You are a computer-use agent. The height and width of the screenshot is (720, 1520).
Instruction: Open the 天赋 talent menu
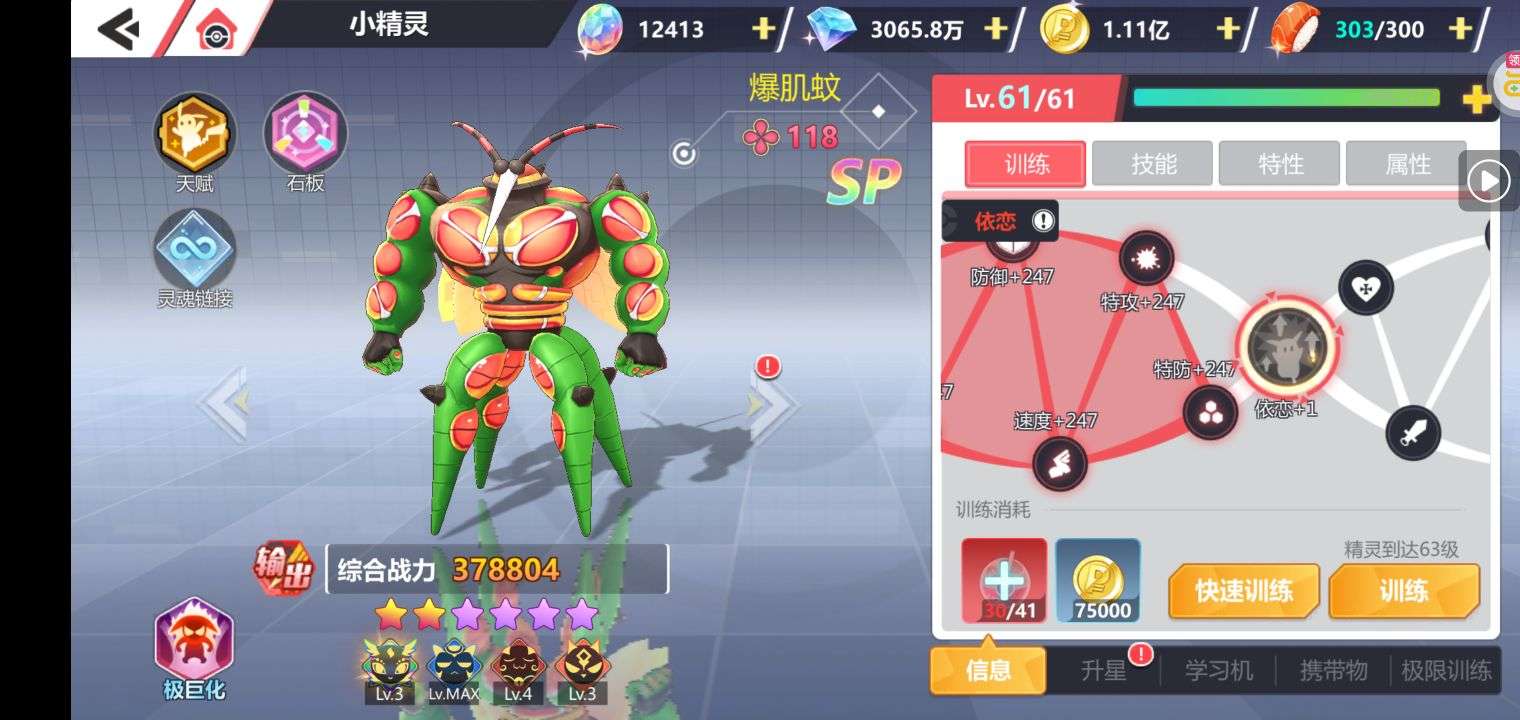click(x=194, y=134)
